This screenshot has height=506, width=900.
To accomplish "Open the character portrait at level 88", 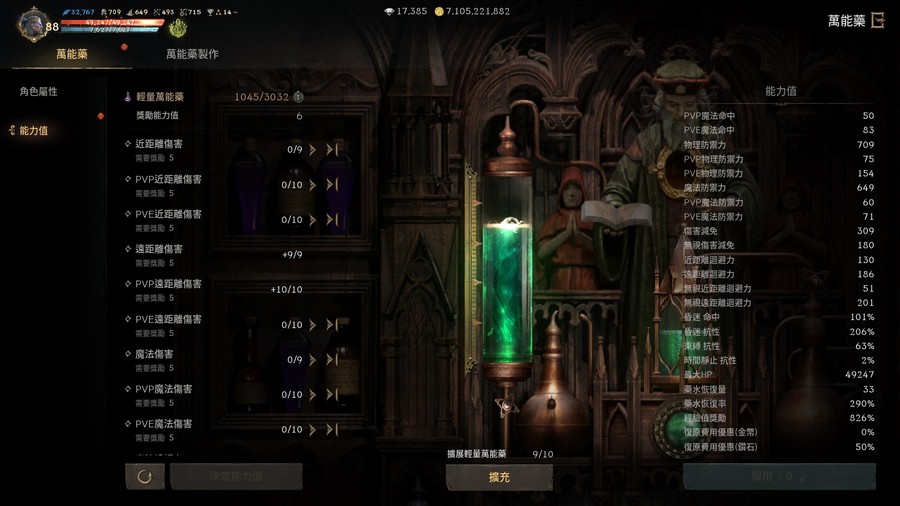I will [x=33, y=24].
